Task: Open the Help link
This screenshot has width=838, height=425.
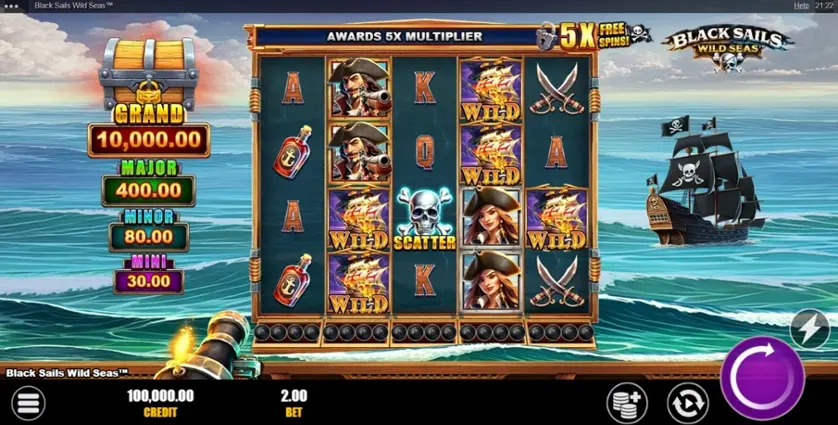Action: tap(801, 6)
